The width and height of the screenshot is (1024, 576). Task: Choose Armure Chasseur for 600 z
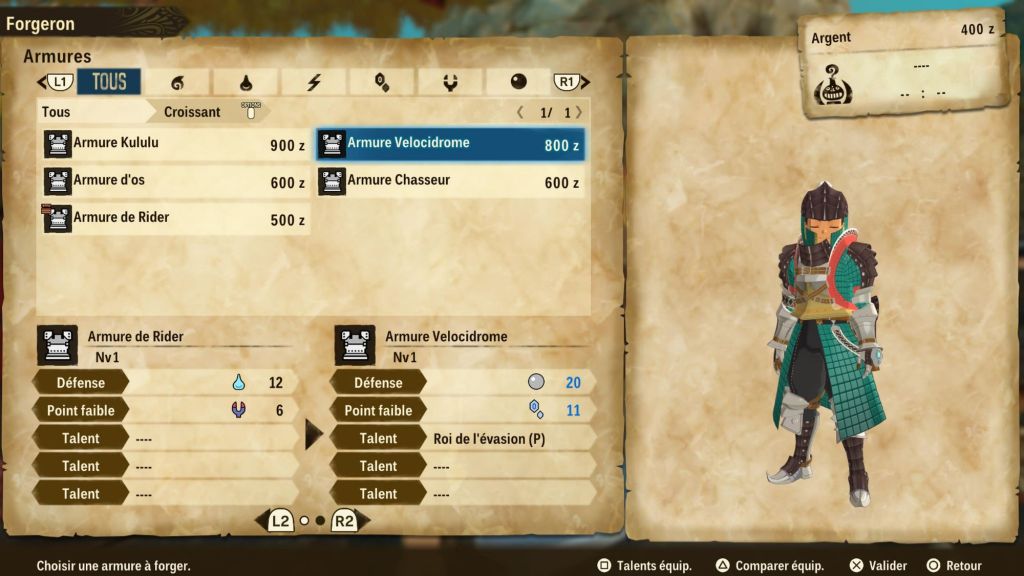tap(450, 182)
